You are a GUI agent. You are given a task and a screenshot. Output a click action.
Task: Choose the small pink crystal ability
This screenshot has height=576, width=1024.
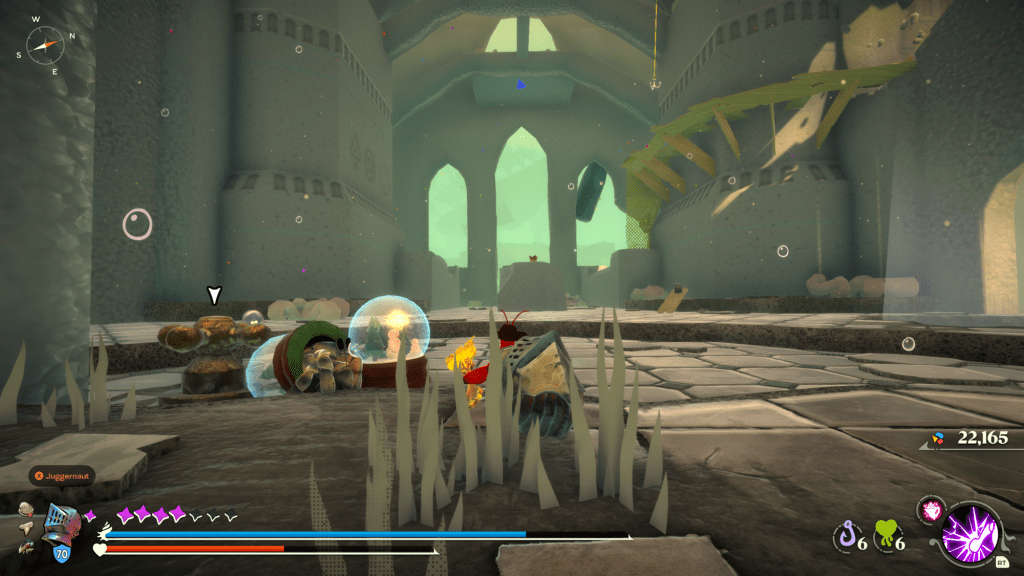point(930,509)
